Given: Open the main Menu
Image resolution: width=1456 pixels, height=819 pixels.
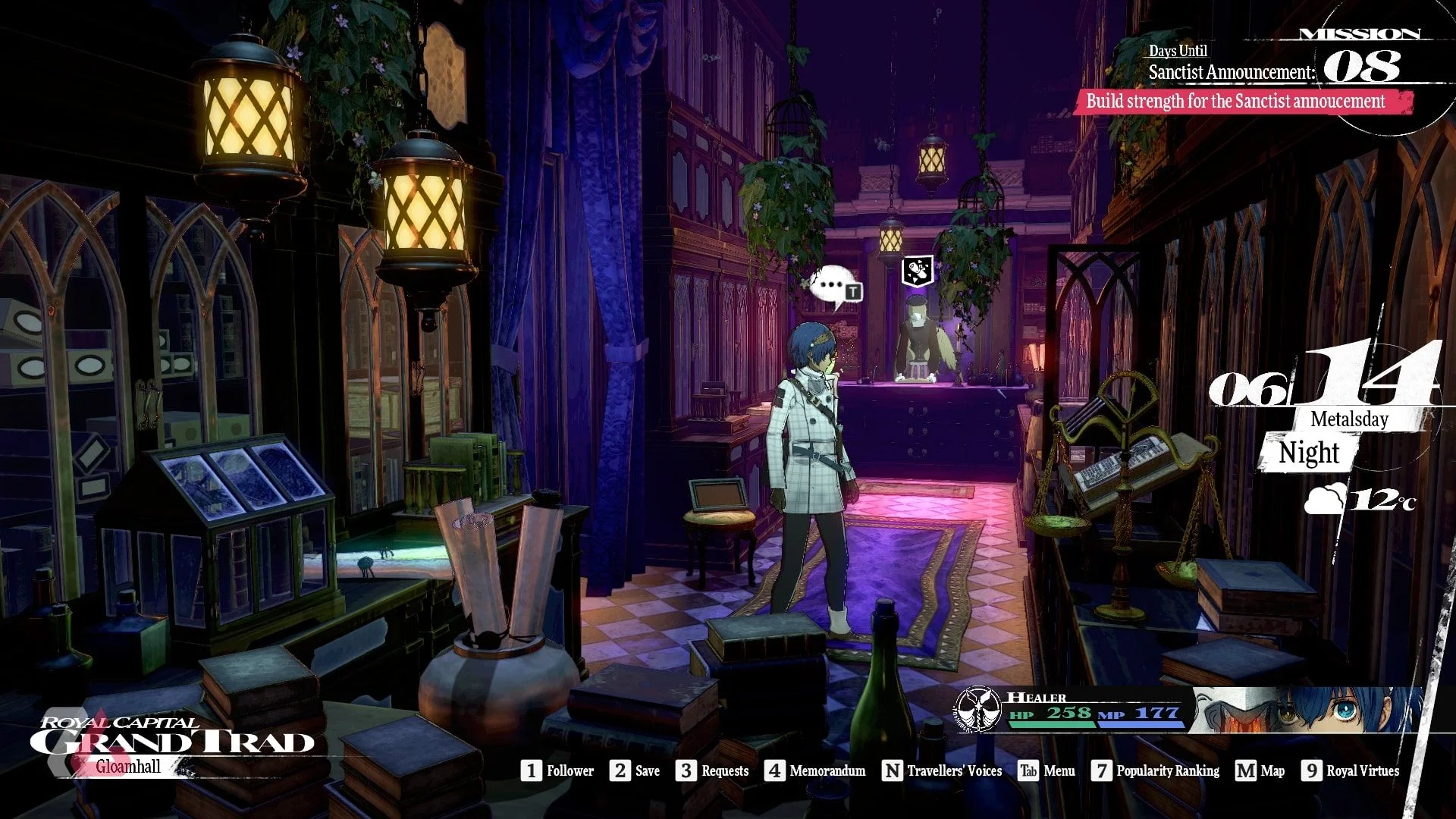Looking at the screenshot, I should [1046, 770].
